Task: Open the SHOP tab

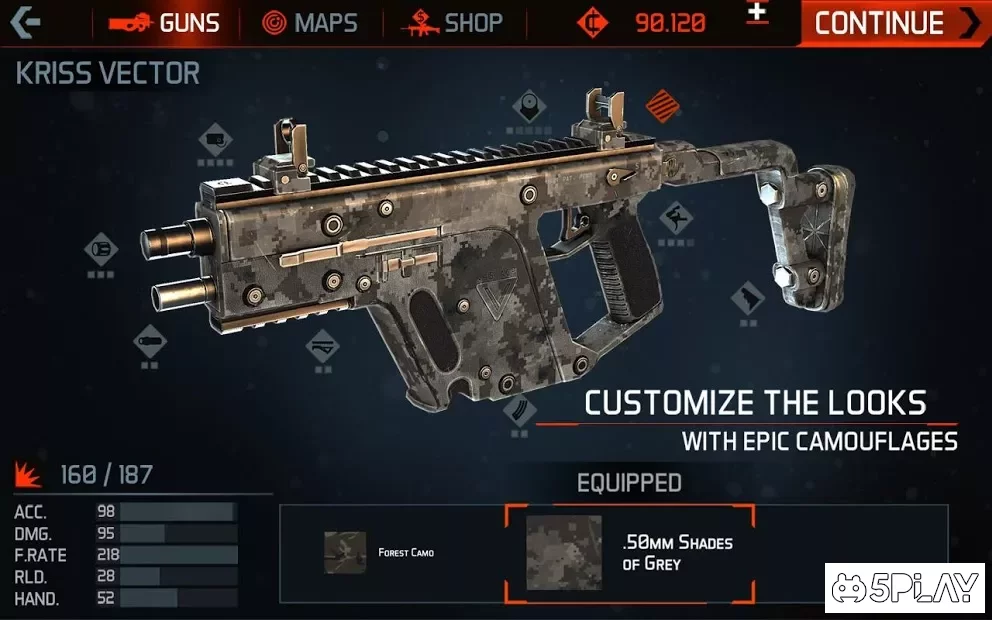Action: tap(452, 23)
